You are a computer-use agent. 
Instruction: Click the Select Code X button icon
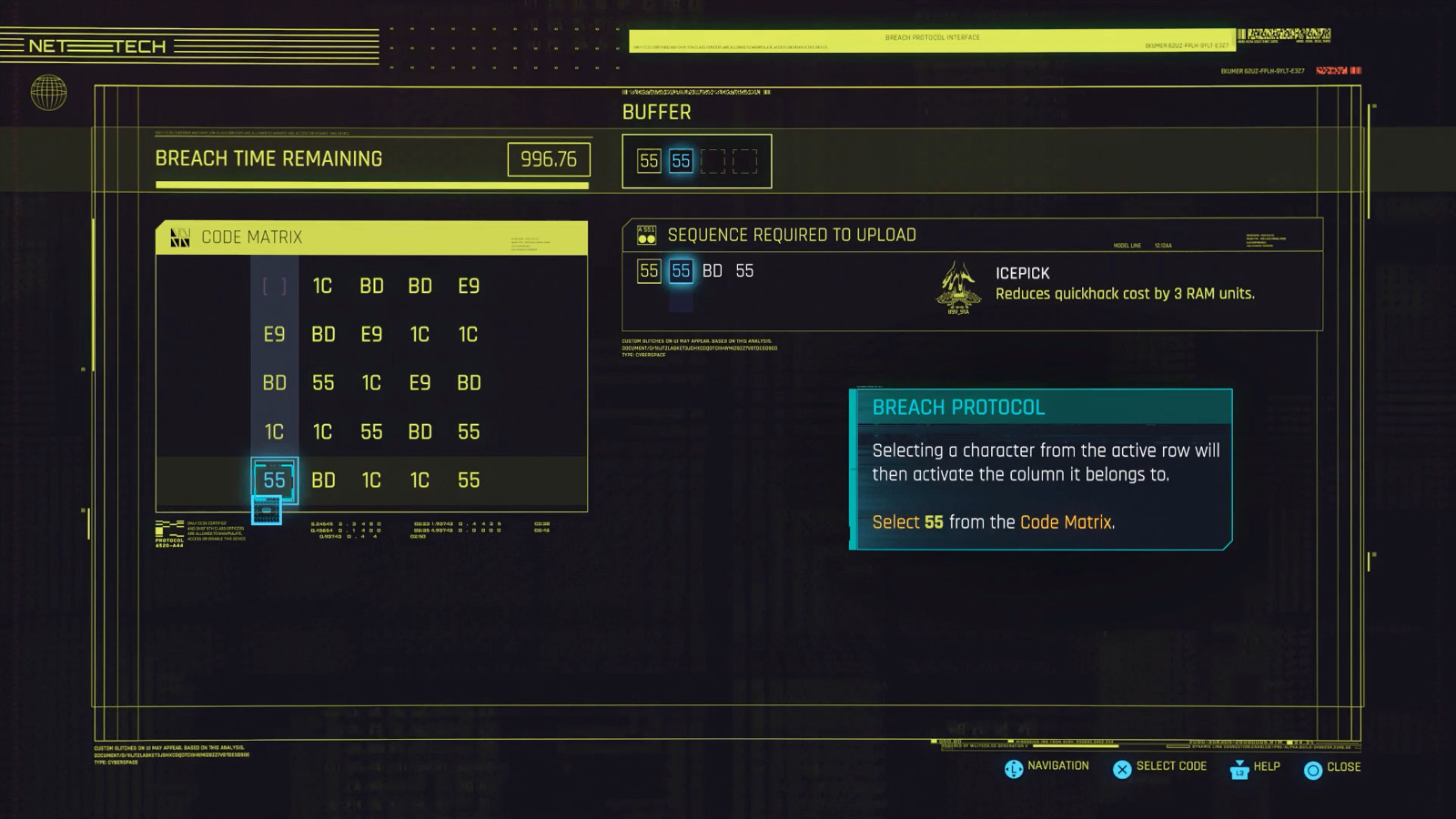coord(1122,767)
